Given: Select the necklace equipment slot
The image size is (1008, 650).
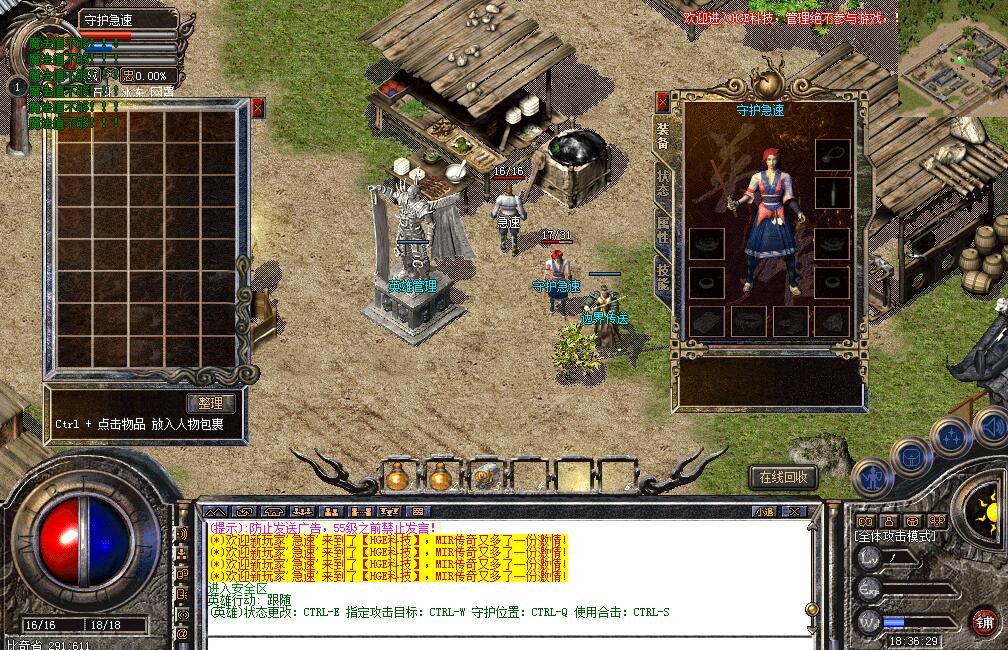Looking at the screenshot, I should (x=832, y=155).
